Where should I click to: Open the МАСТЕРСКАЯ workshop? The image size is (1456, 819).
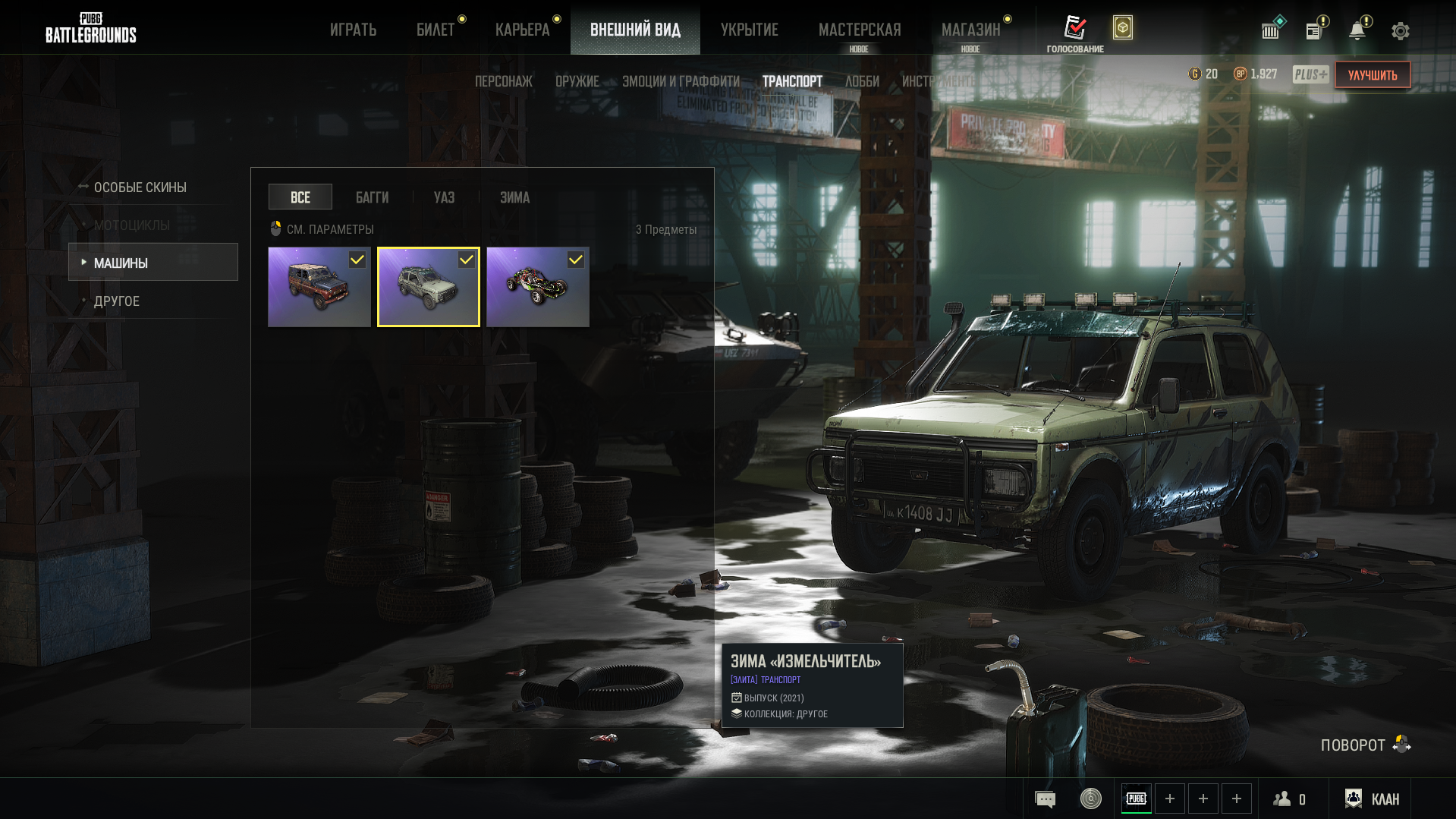click(x=860, y=30)
